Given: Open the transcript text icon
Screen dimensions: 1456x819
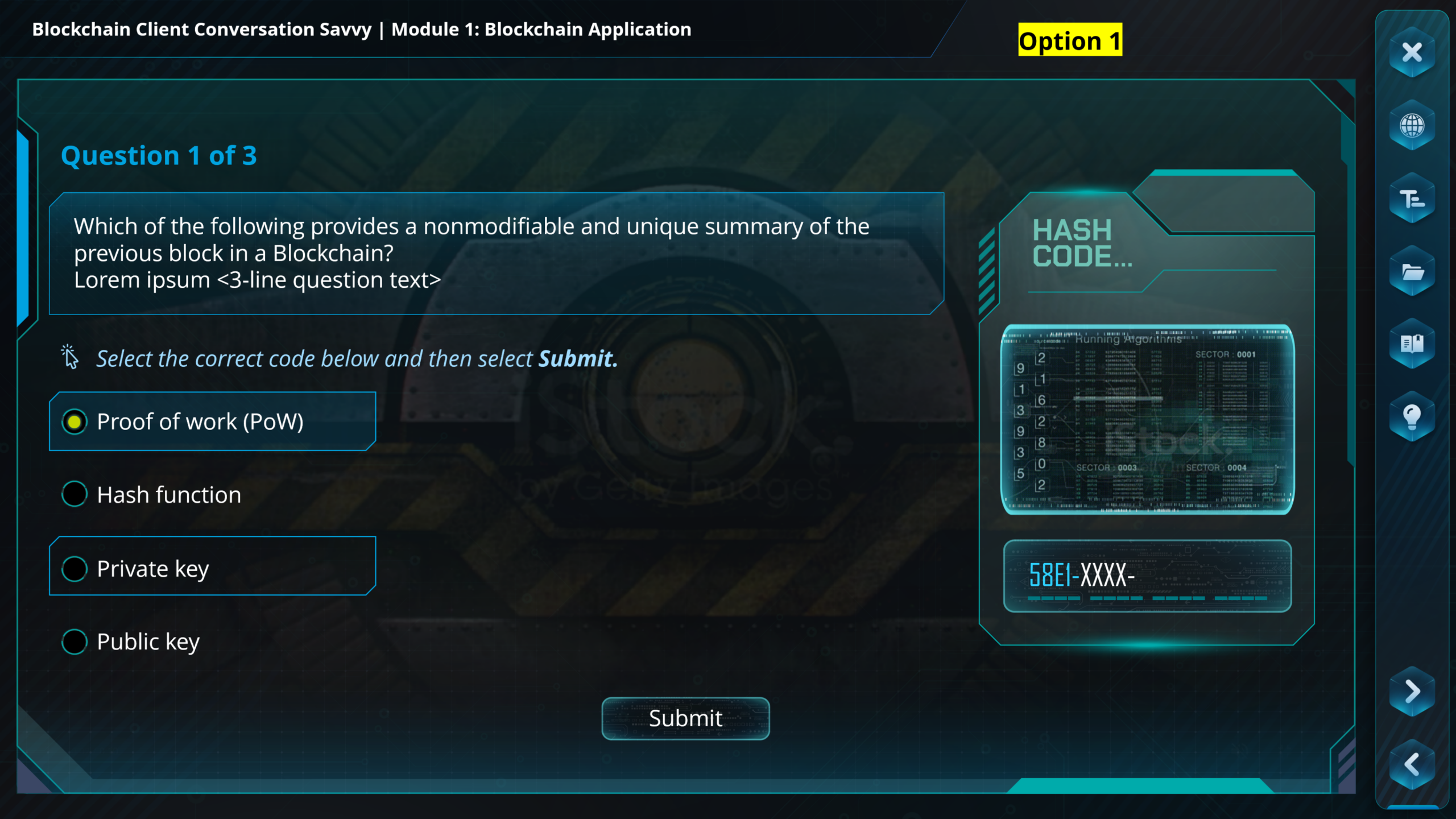Looking at the screenshot, I should click(x=1412, y=199).
